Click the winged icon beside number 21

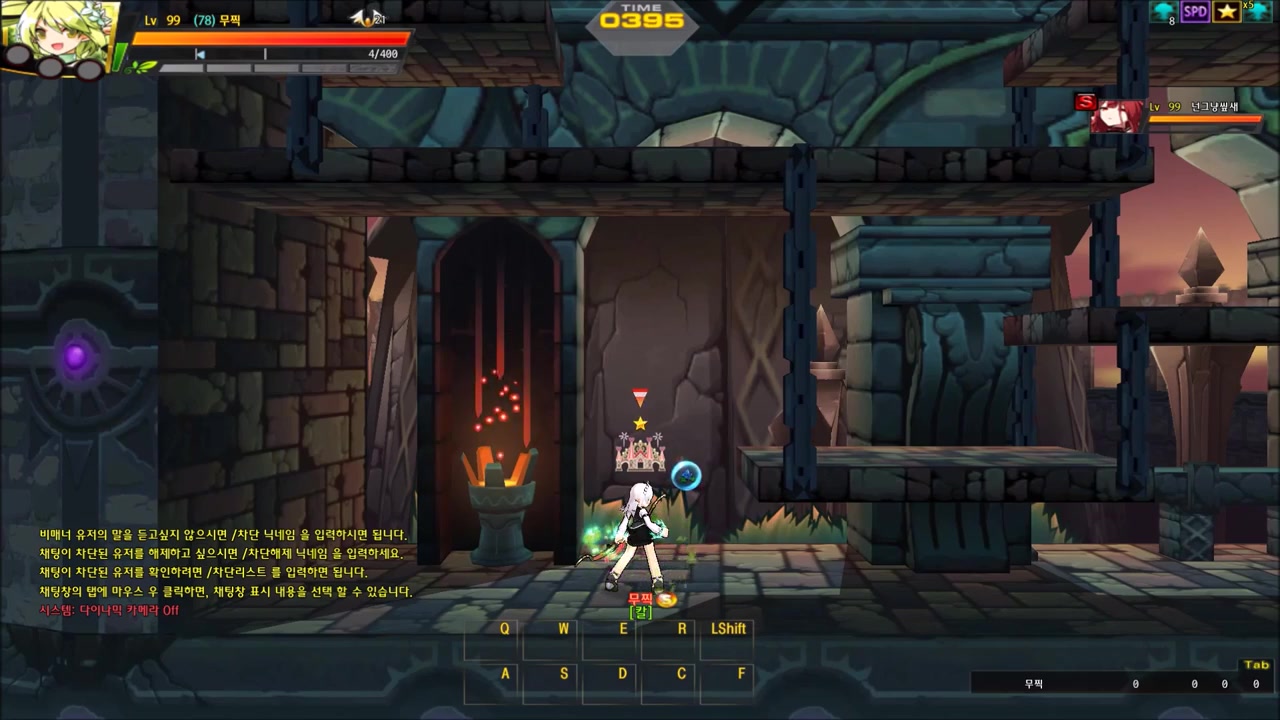click(365, 17)
